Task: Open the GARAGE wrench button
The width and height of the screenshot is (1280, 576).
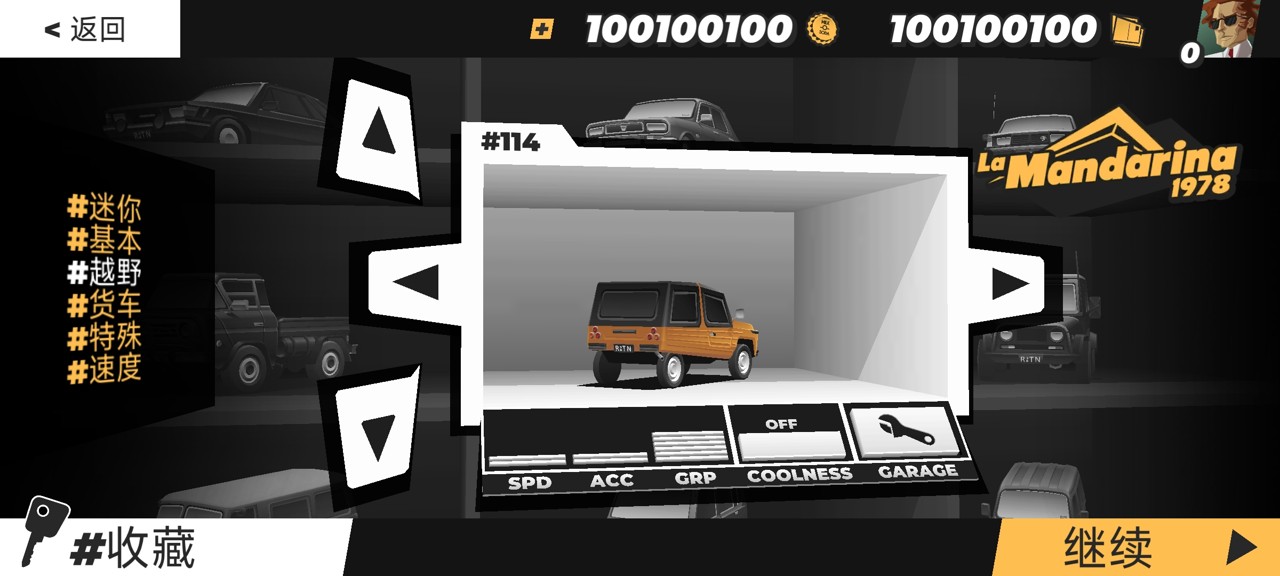Action: click(905, 432)
